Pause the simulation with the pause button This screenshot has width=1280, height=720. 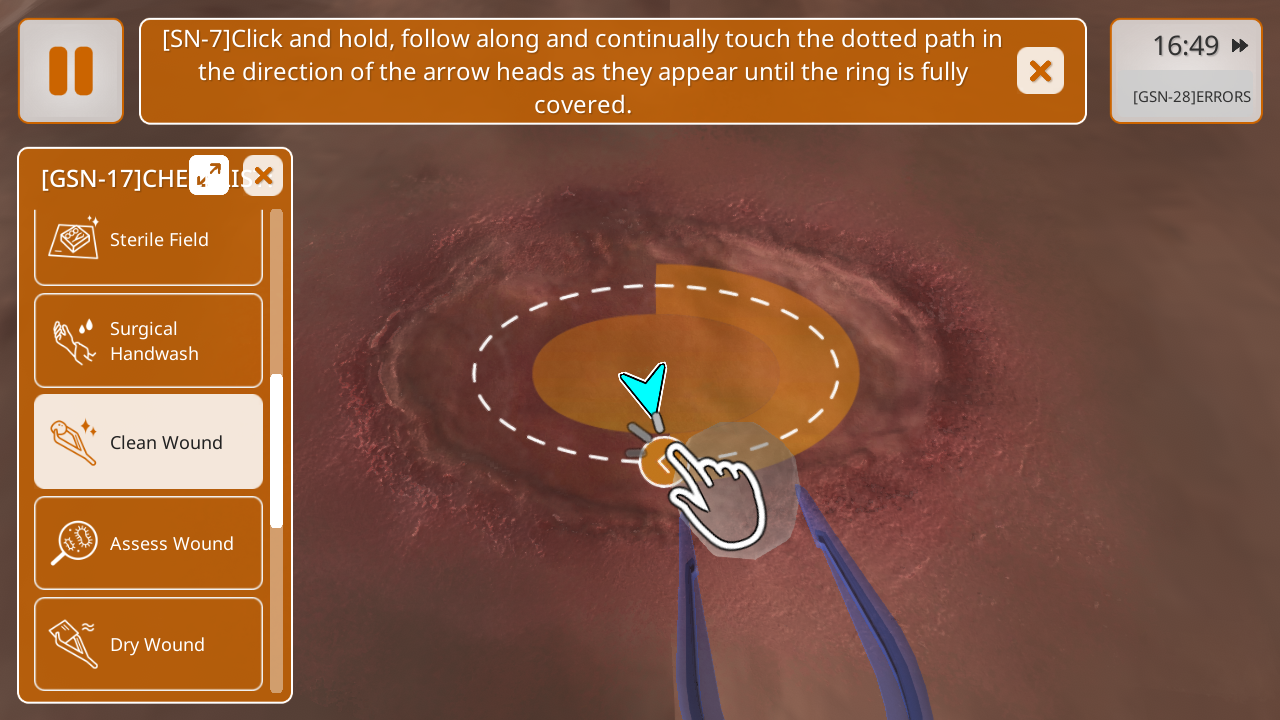tap(71, 71)
